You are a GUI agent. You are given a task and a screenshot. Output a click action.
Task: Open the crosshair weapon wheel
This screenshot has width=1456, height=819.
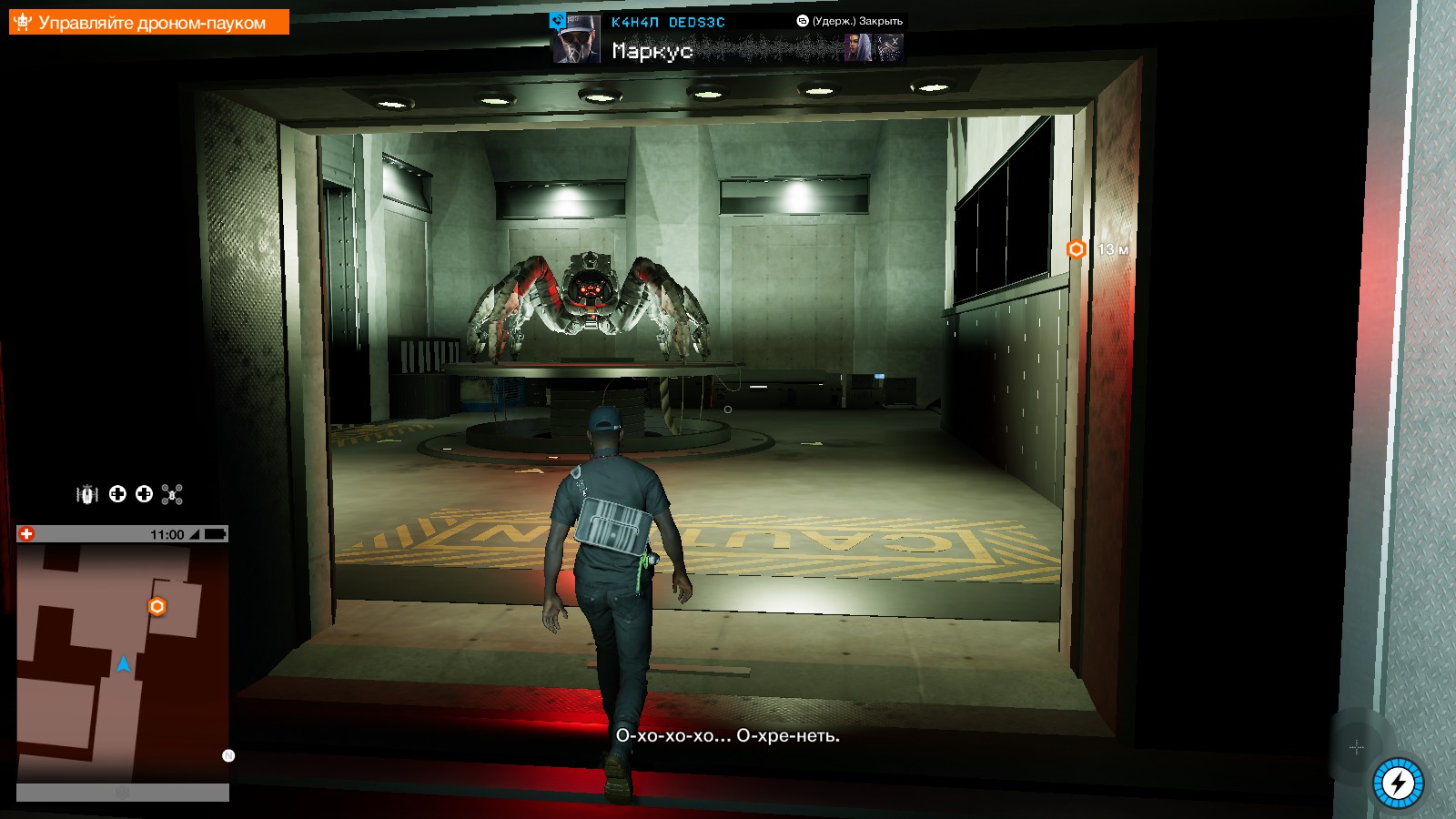pyautogui.click(x=1356, y=747)
